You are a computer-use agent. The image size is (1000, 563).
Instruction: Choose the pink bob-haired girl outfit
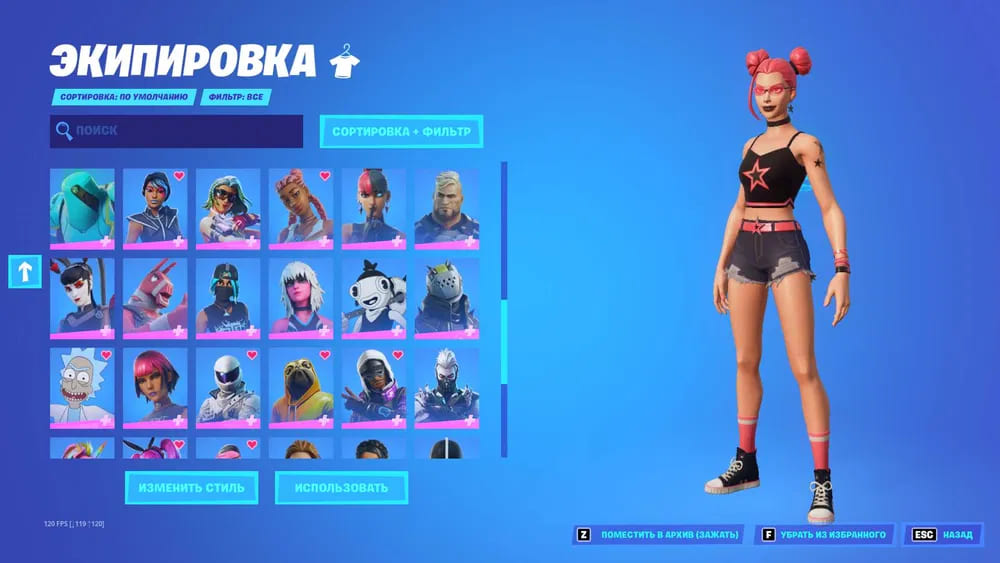click(155, 386)
